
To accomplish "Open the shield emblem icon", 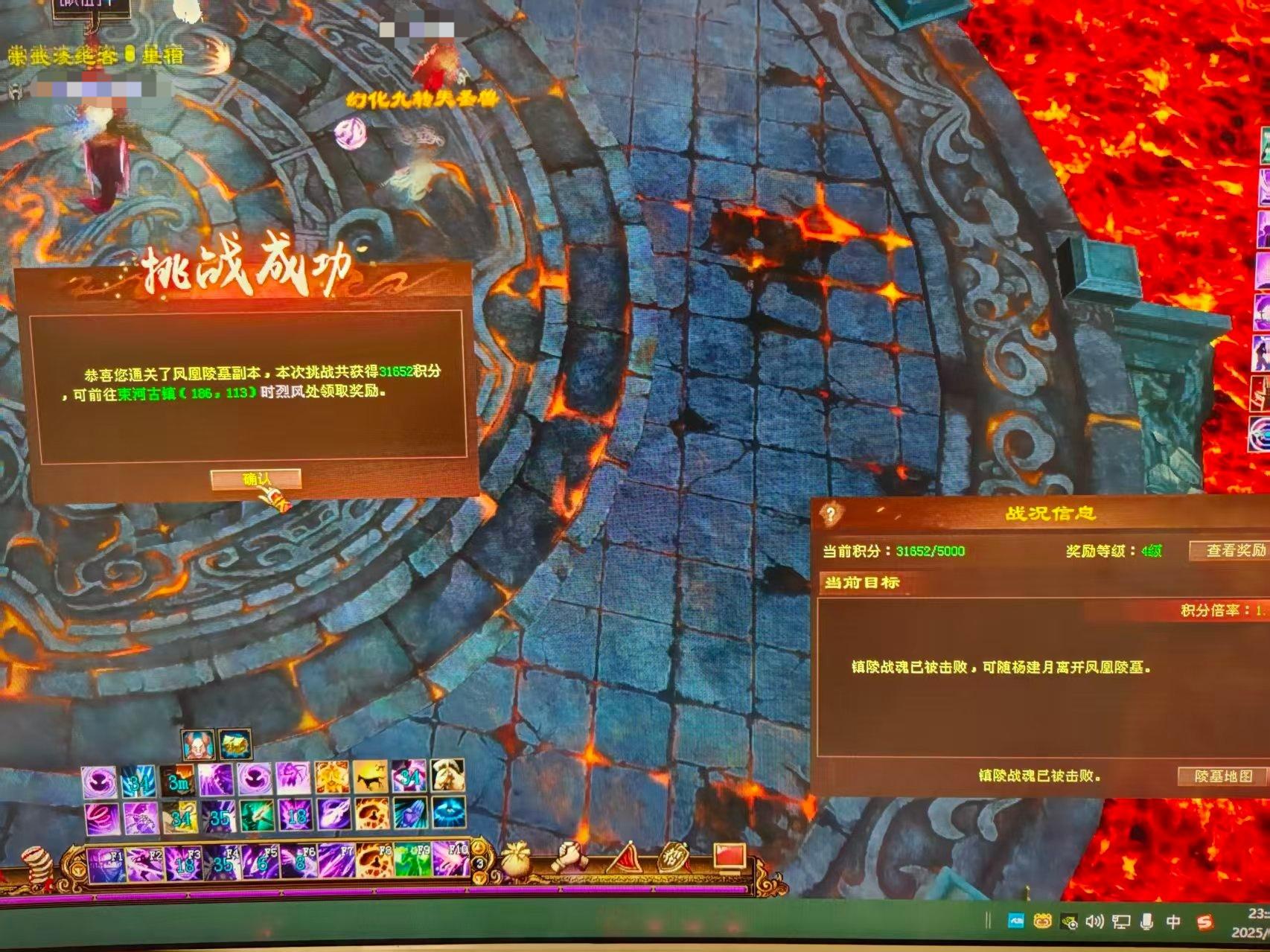I will 674,858.
